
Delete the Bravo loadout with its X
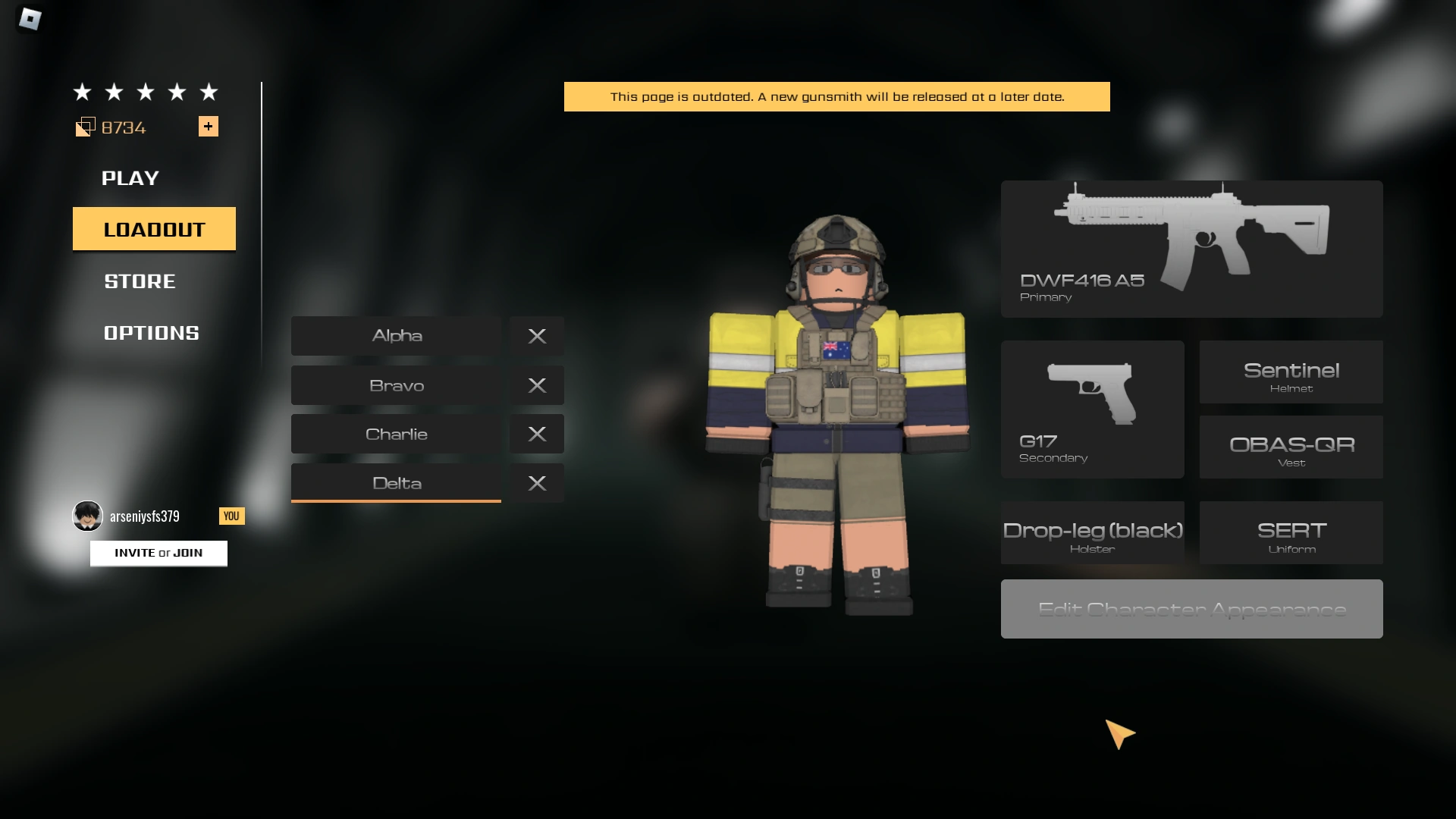click(x=537, y=385)
